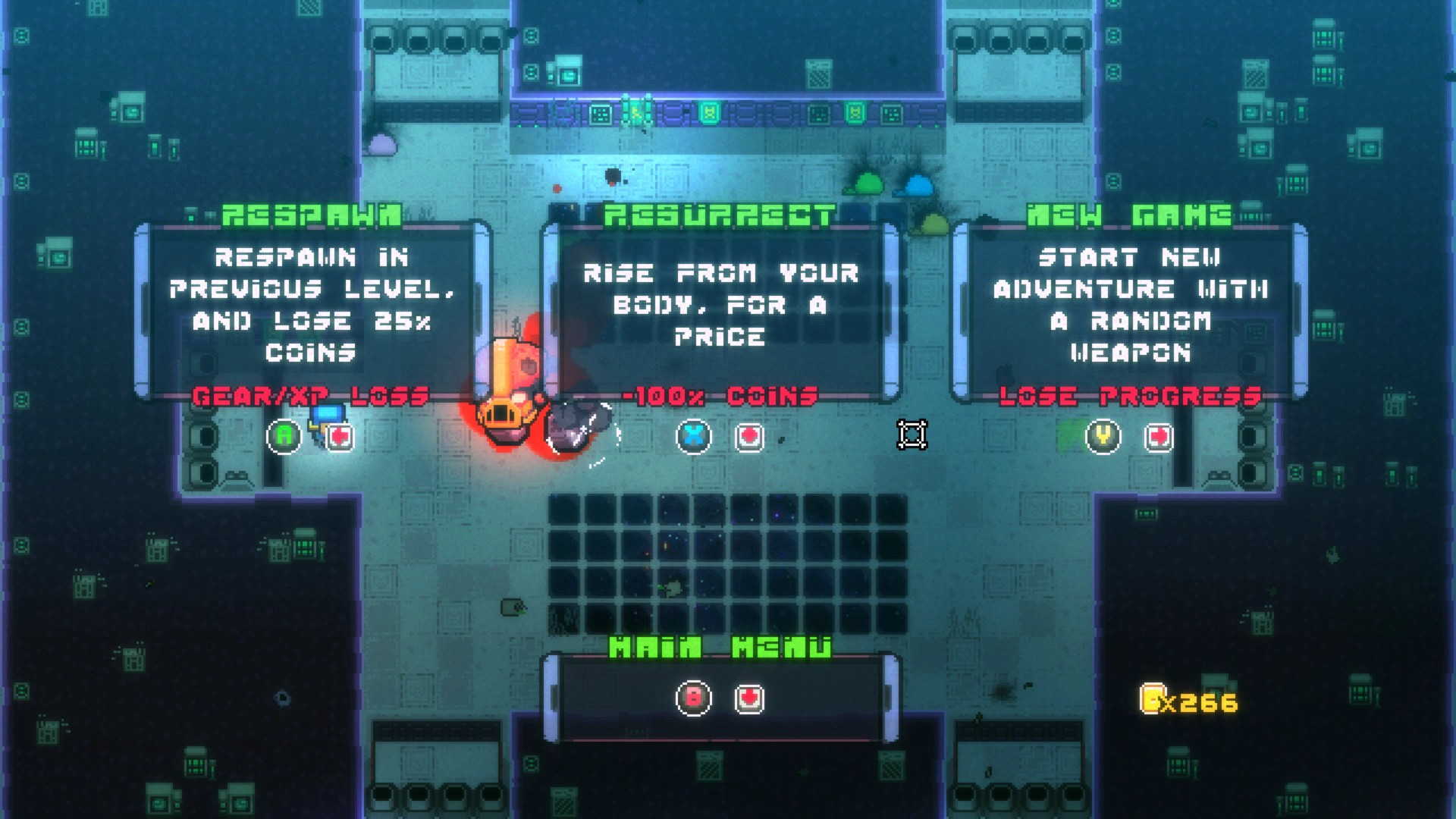The image size is (1456, 819).
Task: Select the Resurrect option panel
Action: (x=720, y=307)
